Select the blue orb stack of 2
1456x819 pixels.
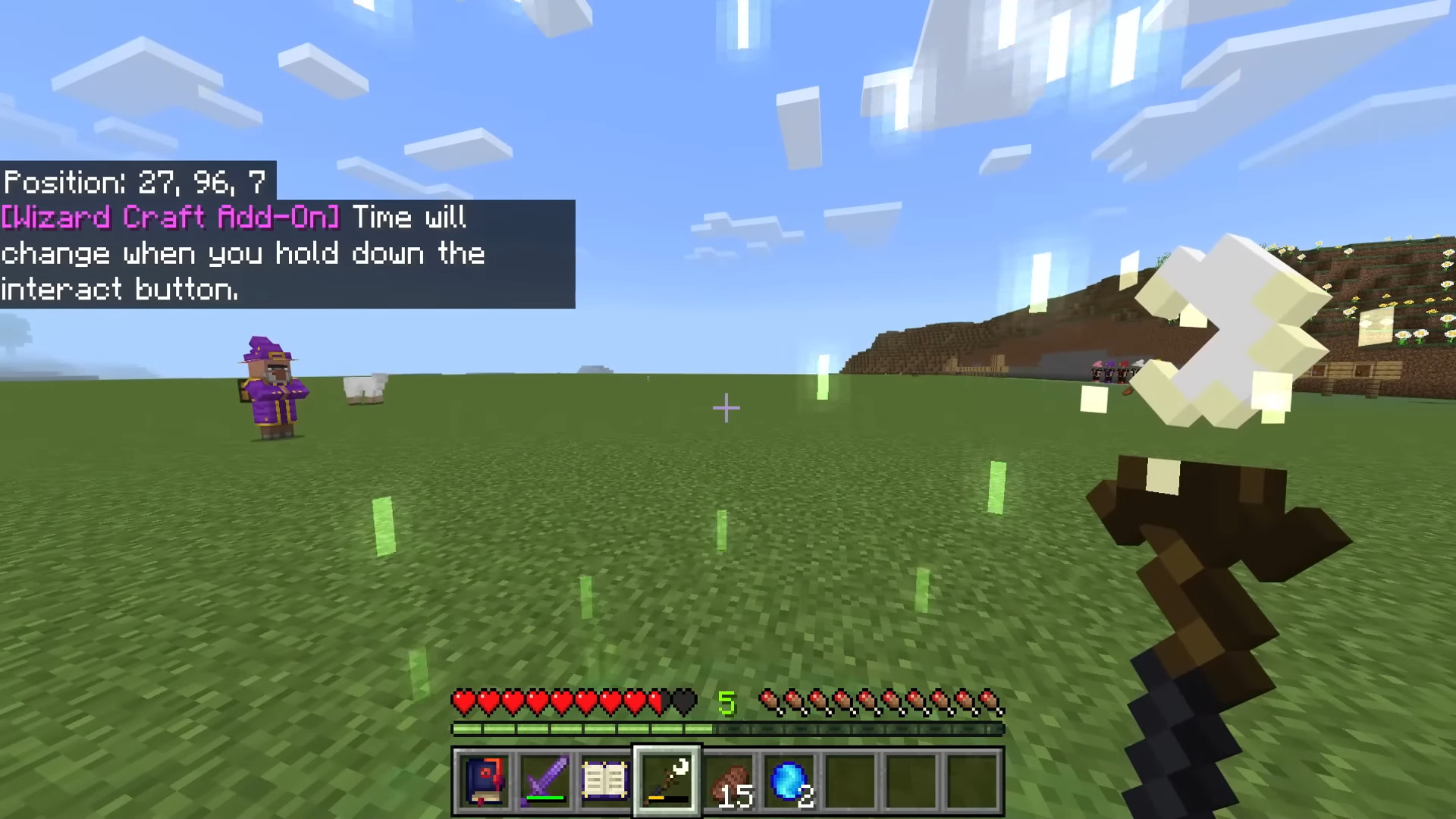coord(790,781)
